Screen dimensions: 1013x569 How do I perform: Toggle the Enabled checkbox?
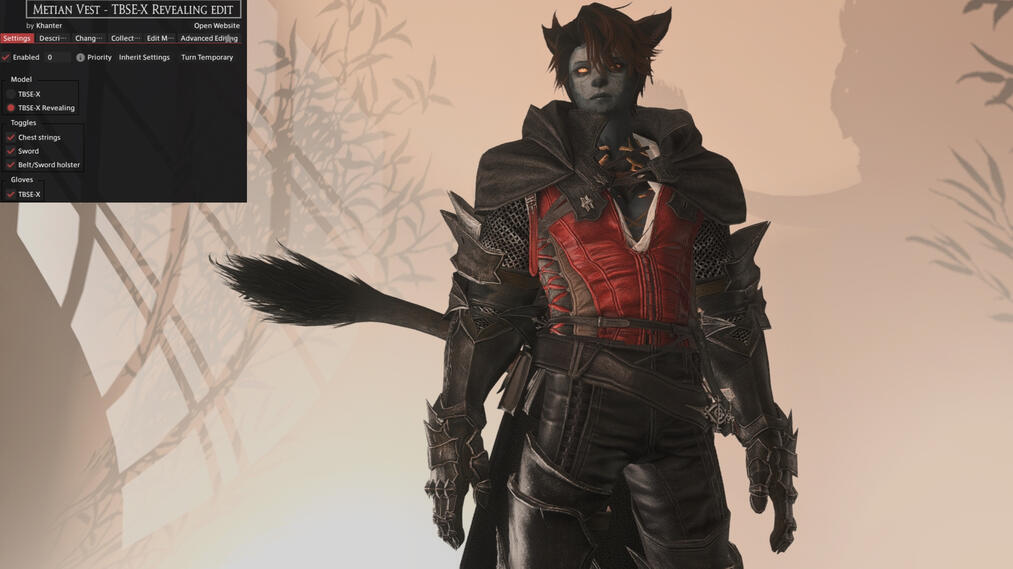tap(7, 58)
